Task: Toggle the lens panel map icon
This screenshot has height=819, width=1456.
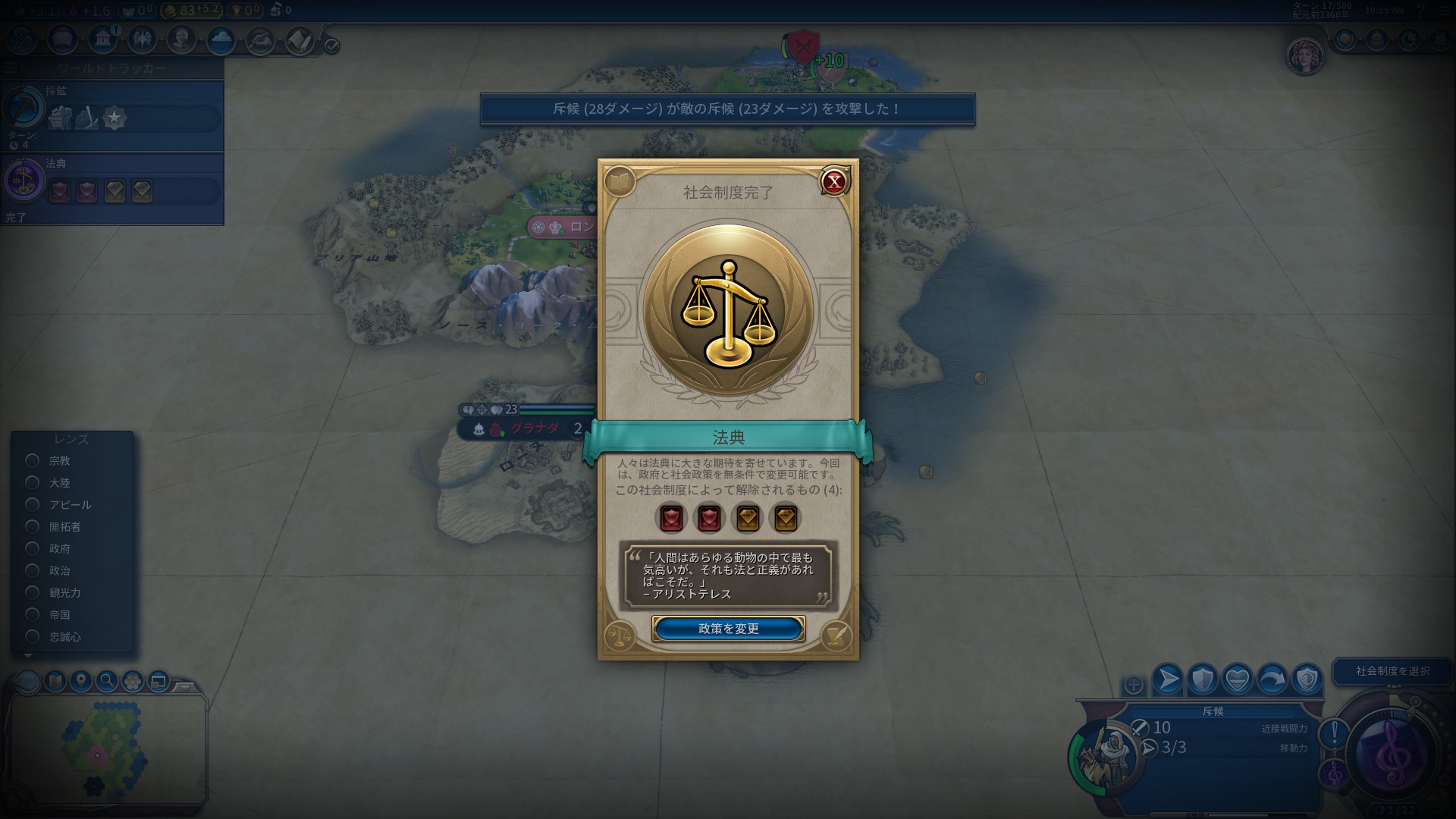Action: pos(55,681)
